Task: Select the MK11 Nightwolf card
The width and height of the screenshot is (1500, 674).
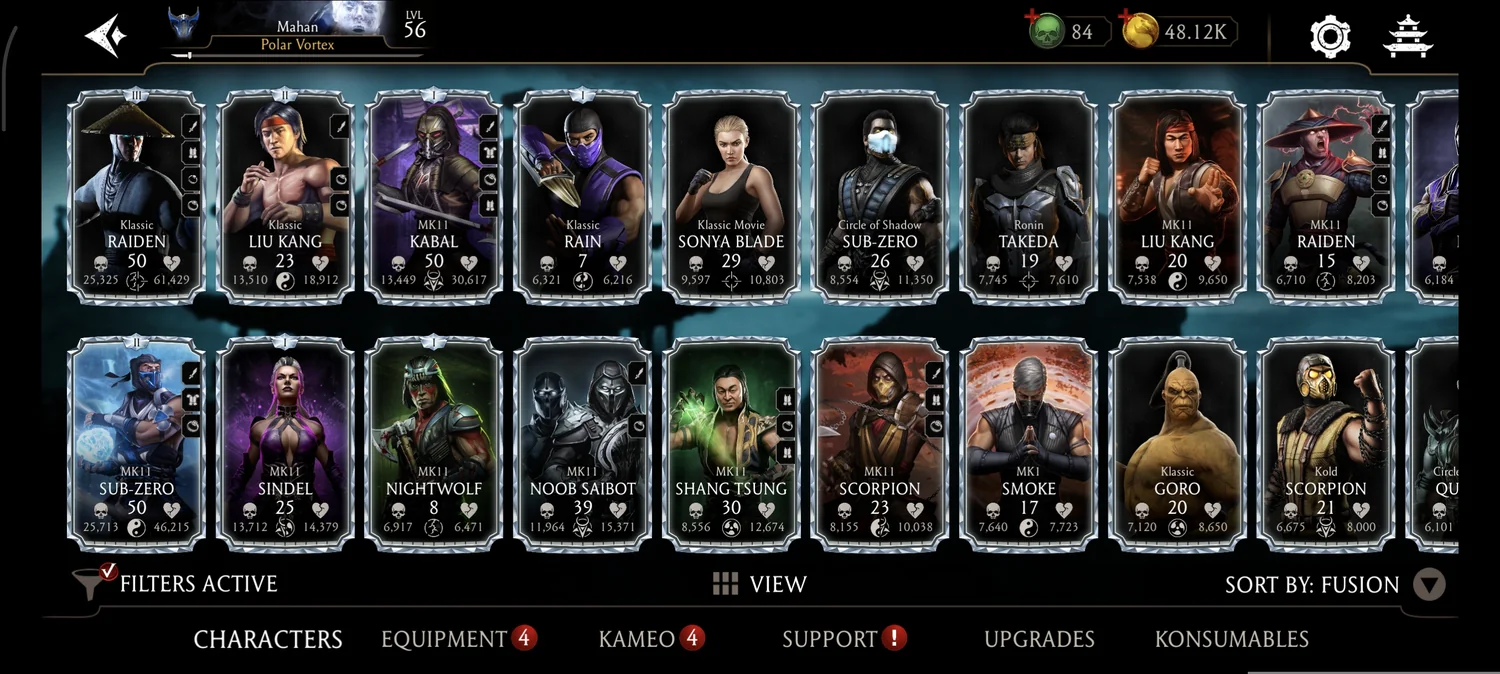Action: coord(434,443)
